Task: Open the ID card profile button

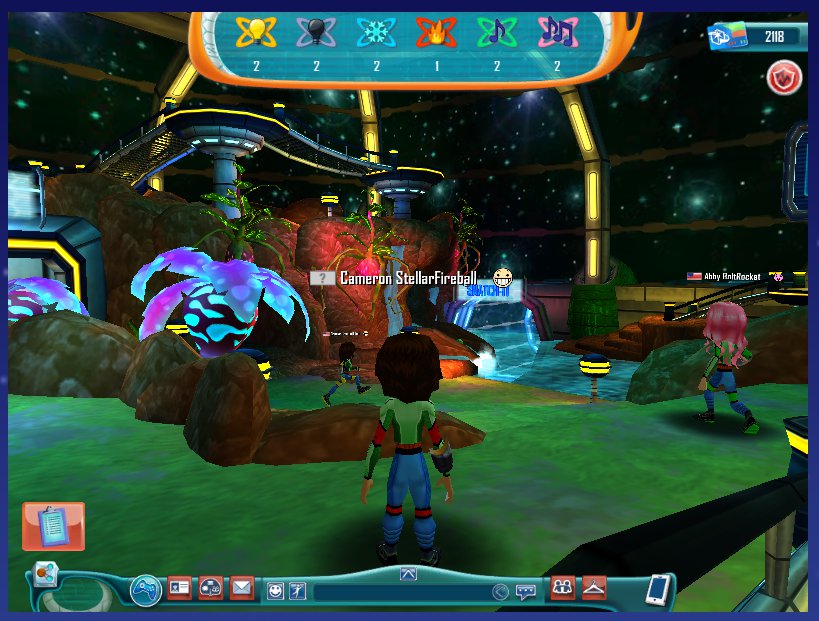Action: [x=179, y=588]
